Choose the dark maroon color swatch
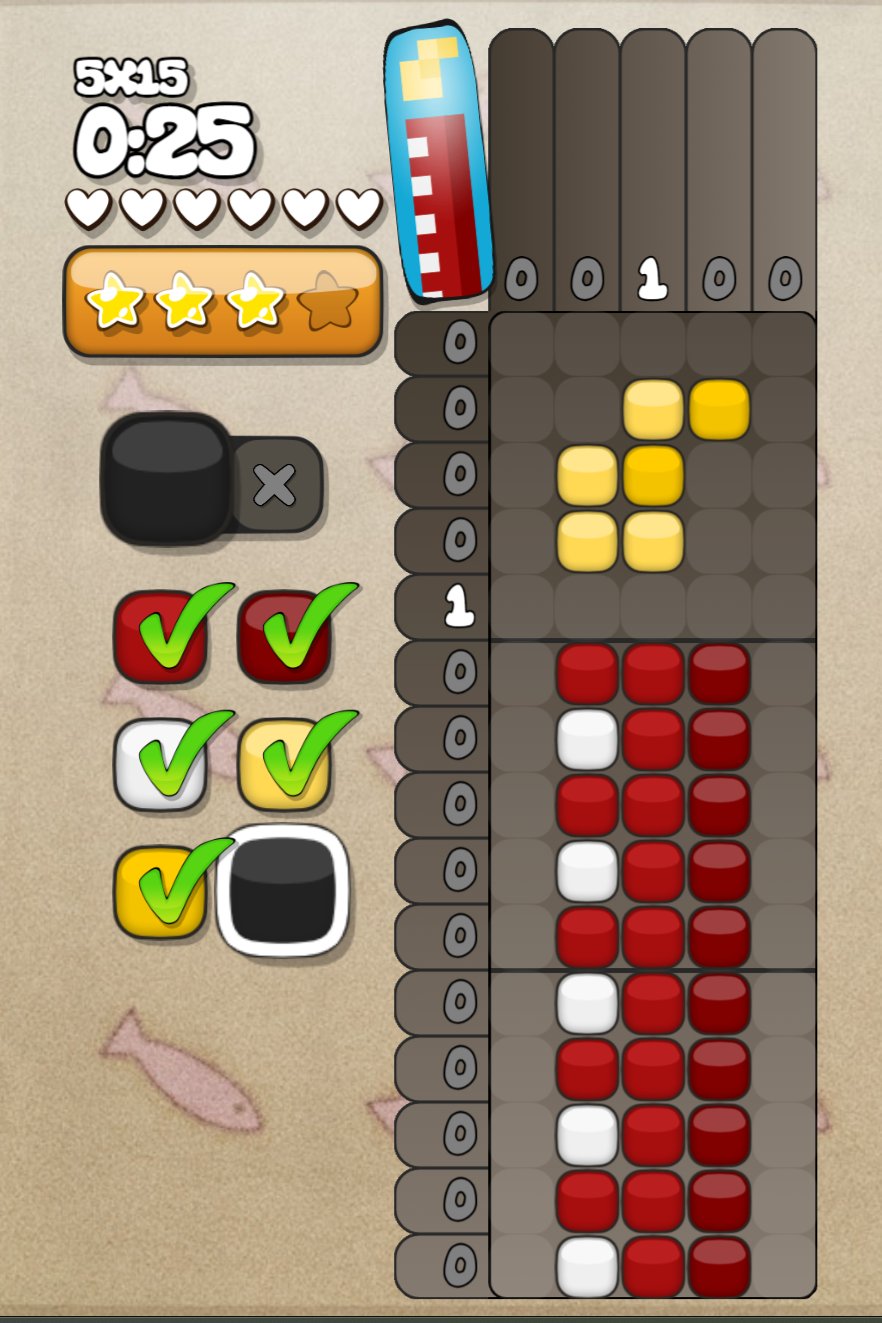Viewport: 882px width, 1323px height. pos(284,636)
